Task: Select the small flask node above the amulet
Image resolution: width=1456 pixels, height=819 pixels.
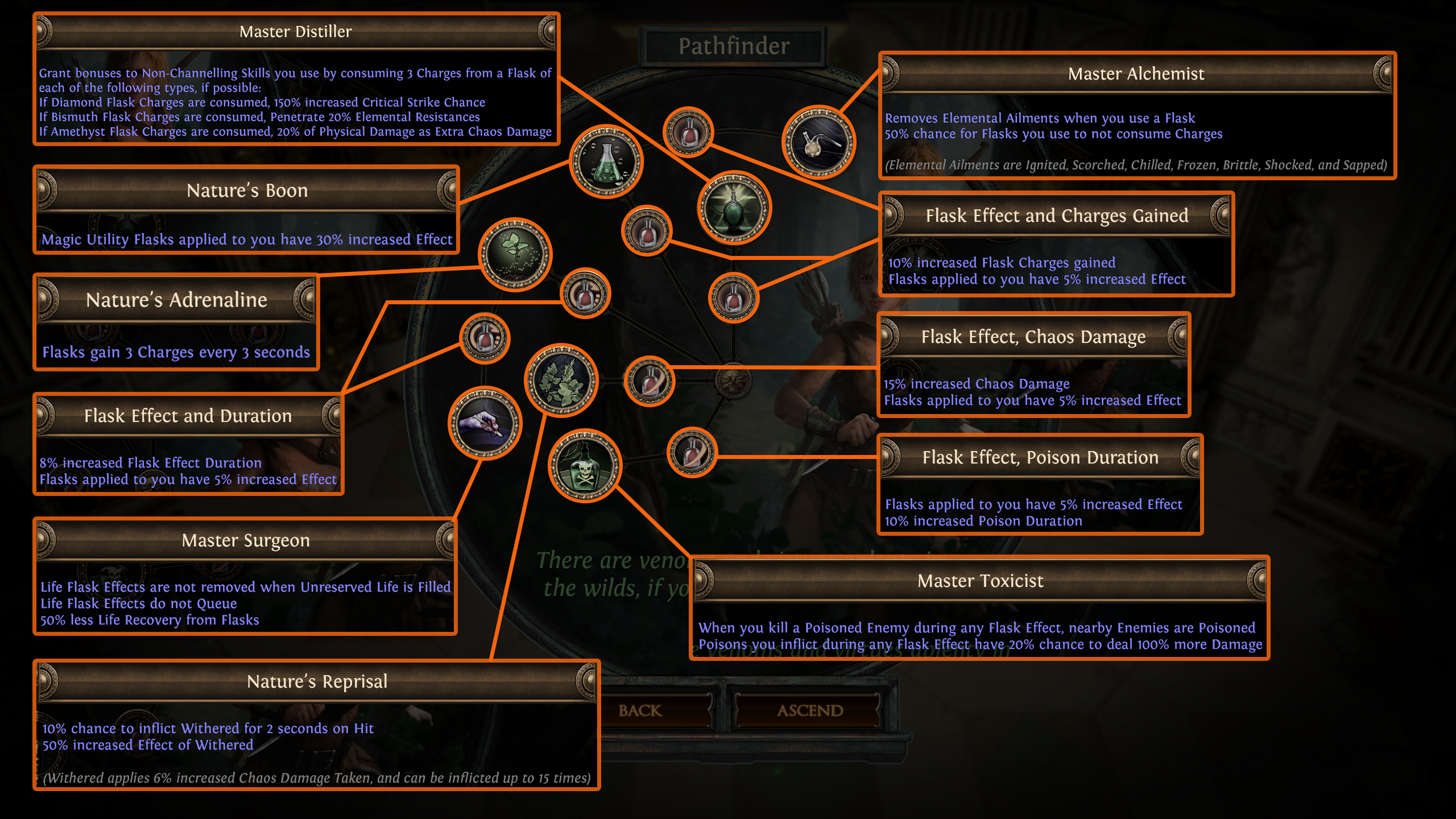Action: click(x=690, y=131)
